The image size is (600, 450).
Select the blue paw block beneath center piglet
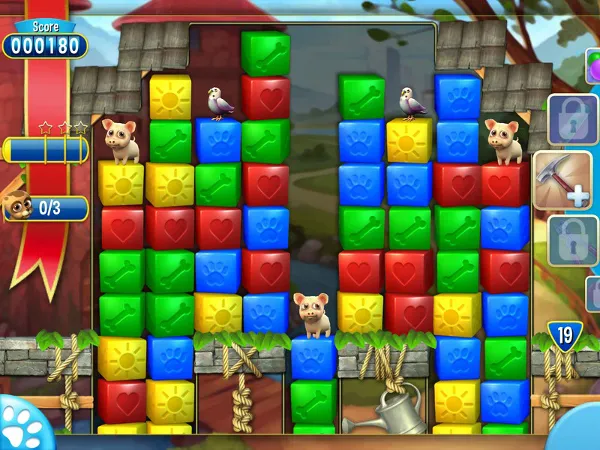(x=313, y=358)
